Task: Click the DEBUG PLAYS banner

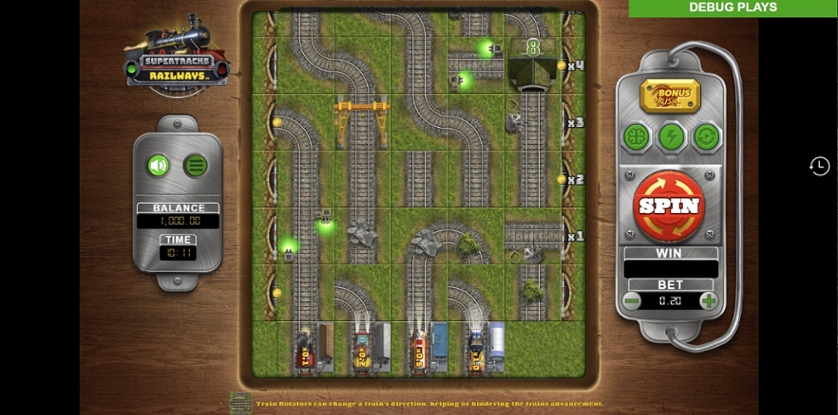Action: tap(733, 8)
